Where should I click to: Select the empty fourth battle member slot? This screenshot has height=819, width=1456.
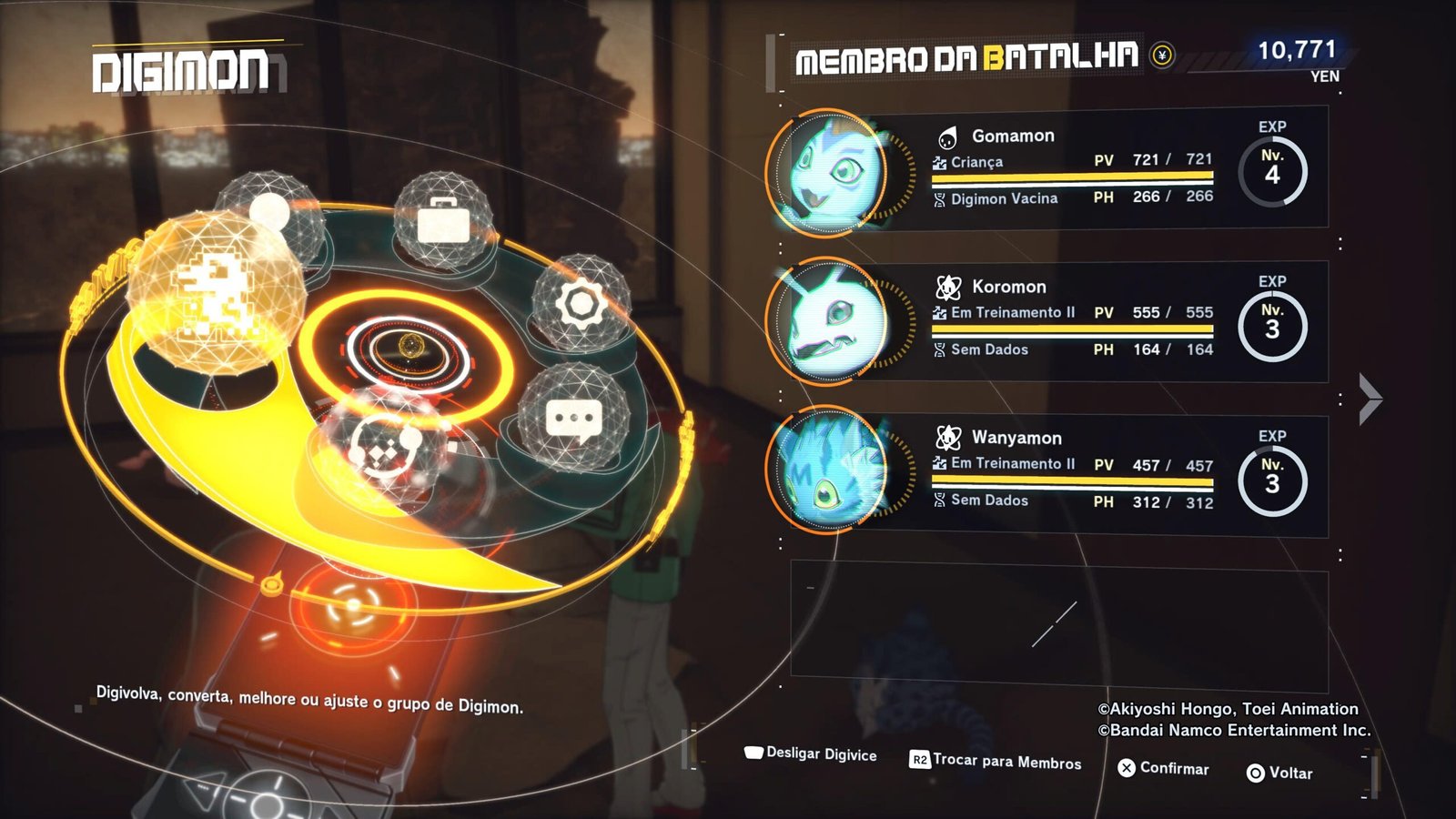[x=1058, y=628]
